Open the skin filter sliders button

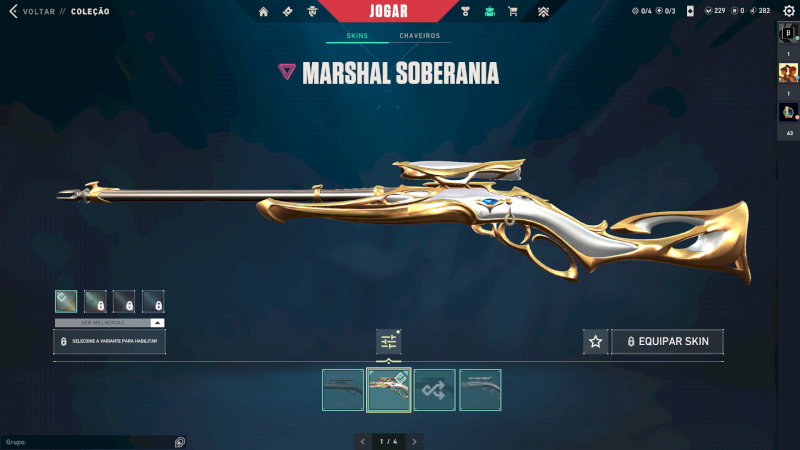point(389,342)
